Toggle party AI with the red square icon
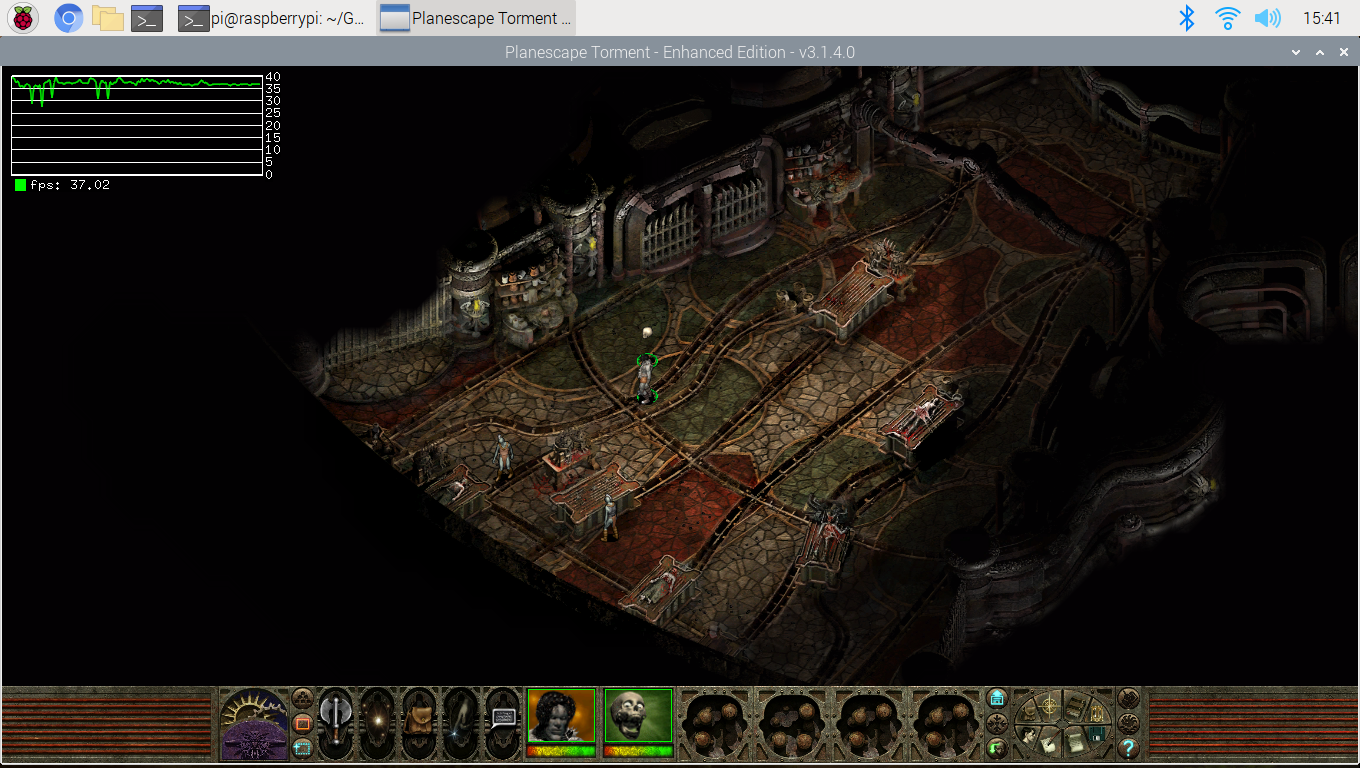 click(x=301, y=721)
